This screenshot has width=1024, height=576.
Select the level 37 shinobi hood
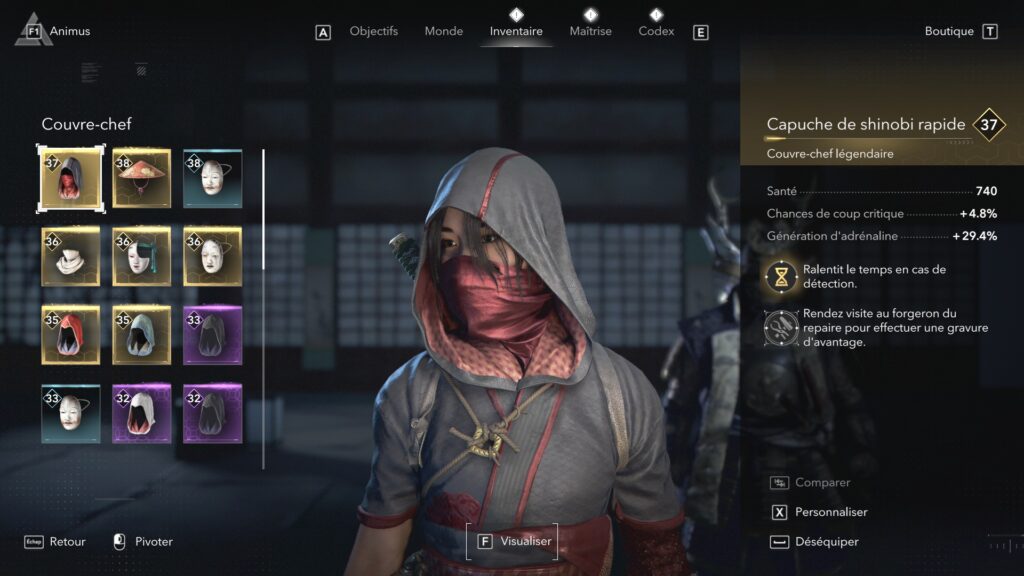(x=71, y=179)
